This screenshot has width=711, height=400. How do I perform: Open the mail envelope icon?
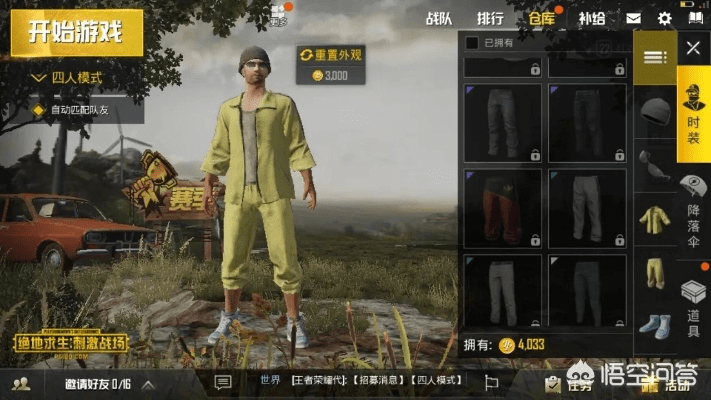pyautogui.click(x=634, y=18)
